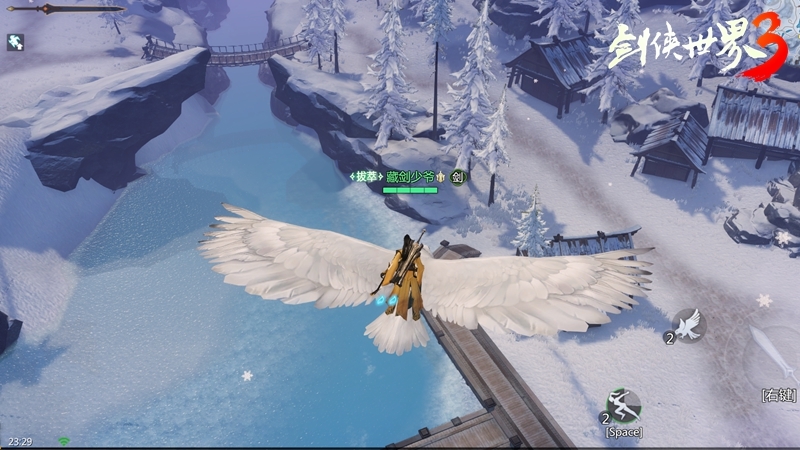Viewport: 800px width, 450px height.
Task: Activate the white eagle flight skill
Action: pyautogui.click(x=688, y=324)
